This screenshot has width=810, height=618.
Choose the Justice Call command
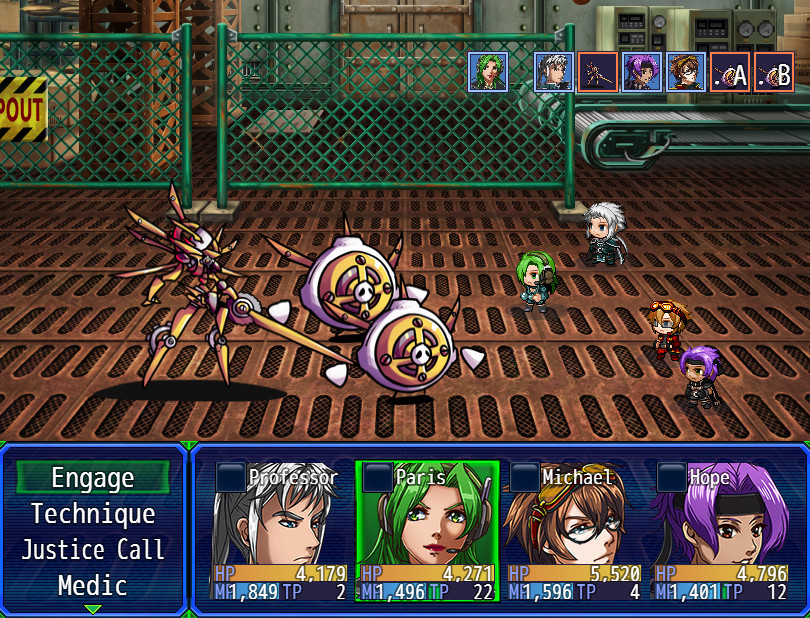pos(93,550)
